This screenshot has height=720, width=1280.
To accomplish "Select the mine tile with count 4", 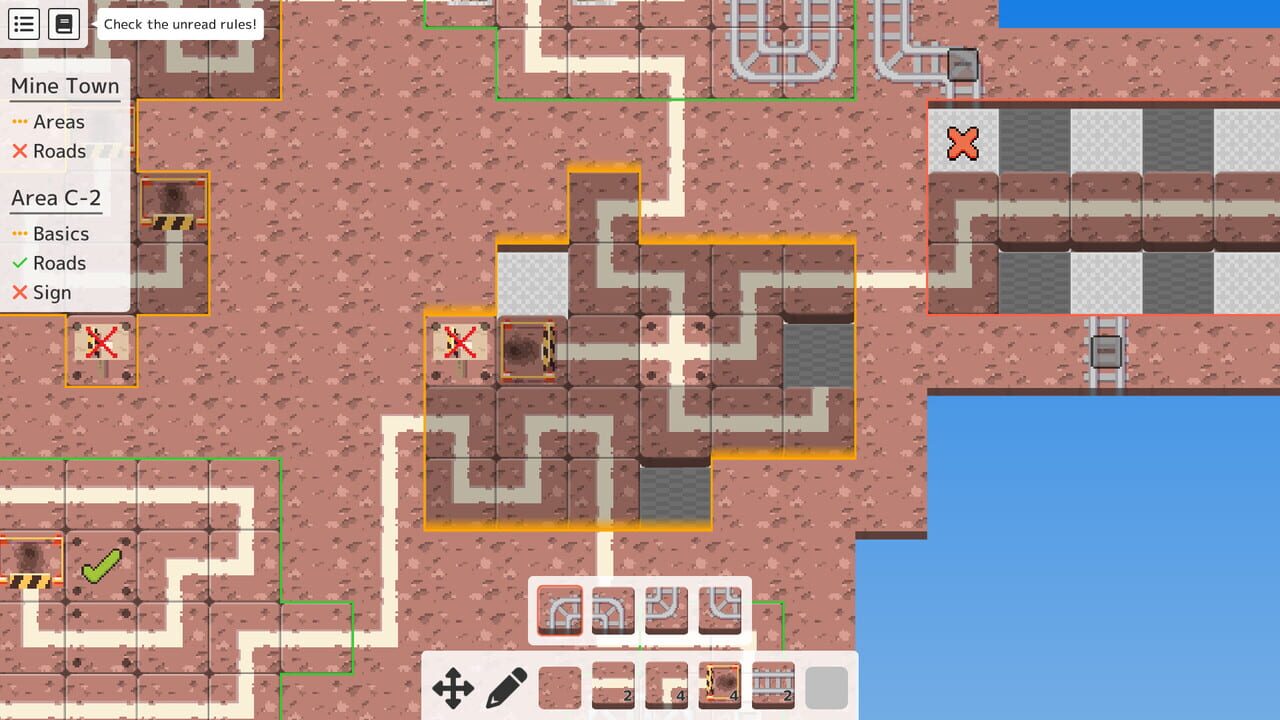I will pyautogui.click(x=720, y=688).
